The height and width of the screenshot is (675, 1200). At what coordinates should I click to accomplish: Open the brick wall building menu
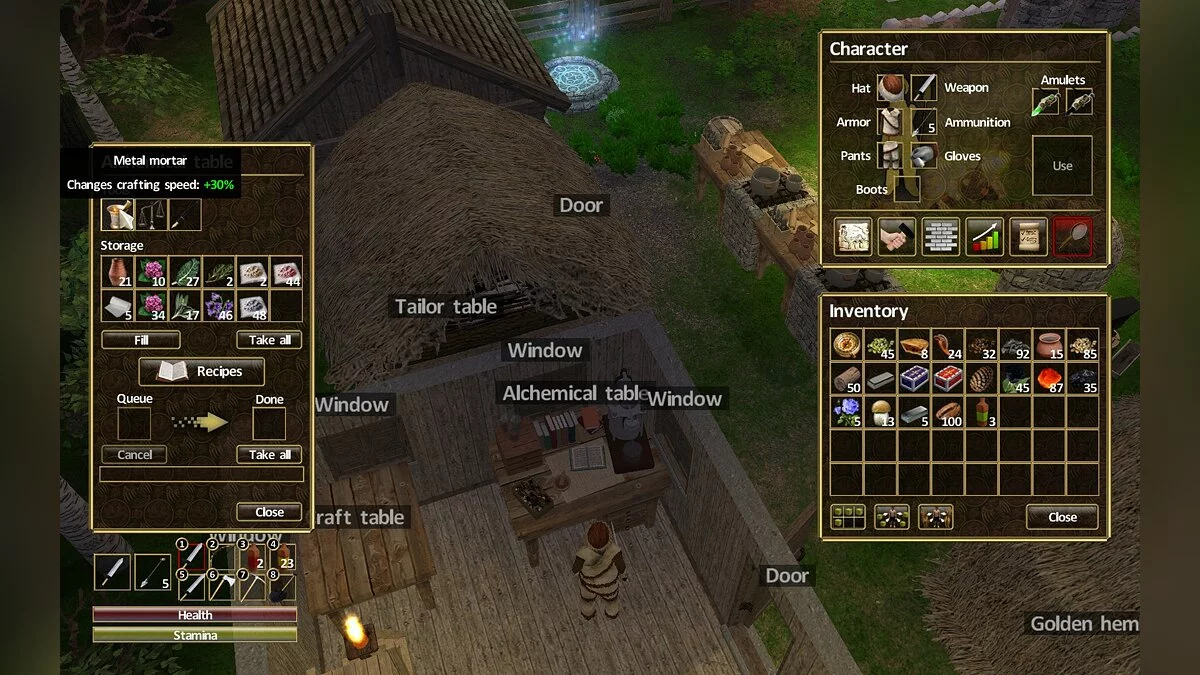click(x=941, y=237)
